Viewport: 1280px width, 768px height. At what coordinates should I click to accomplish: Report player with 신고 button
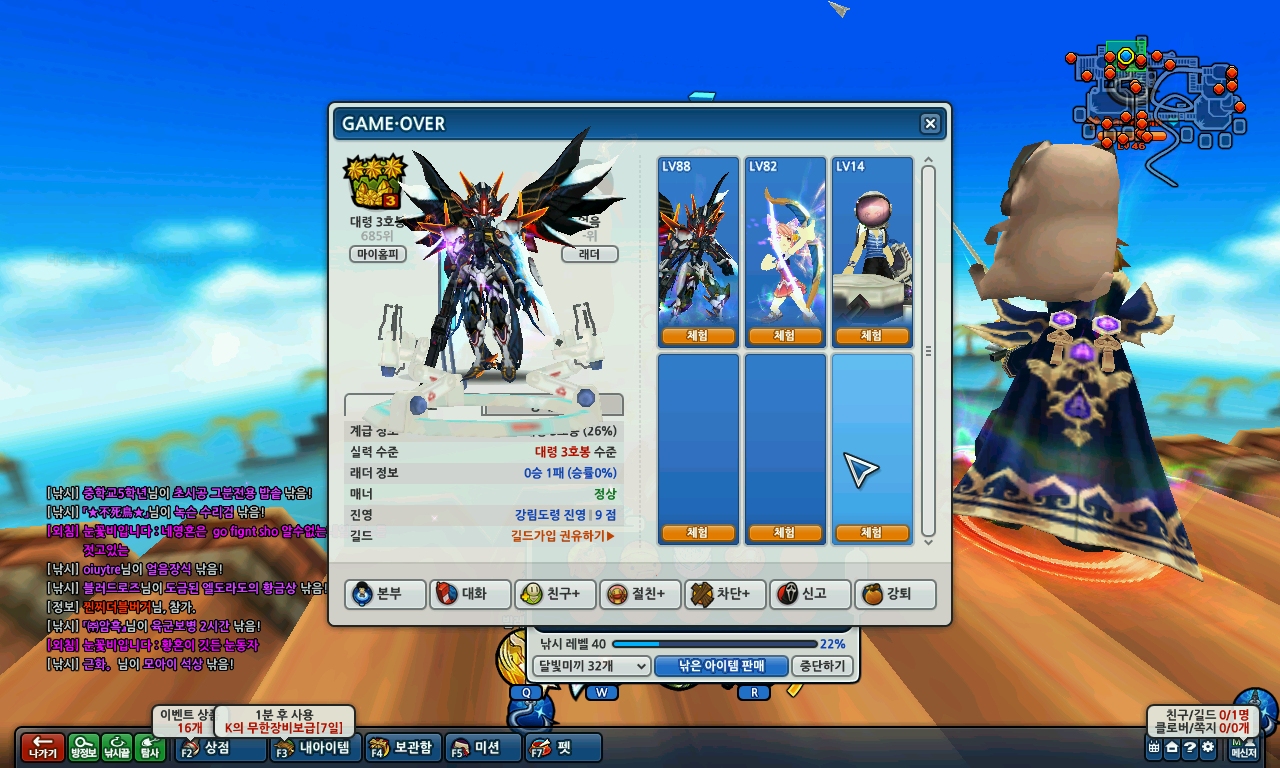[x=812, y=594]
